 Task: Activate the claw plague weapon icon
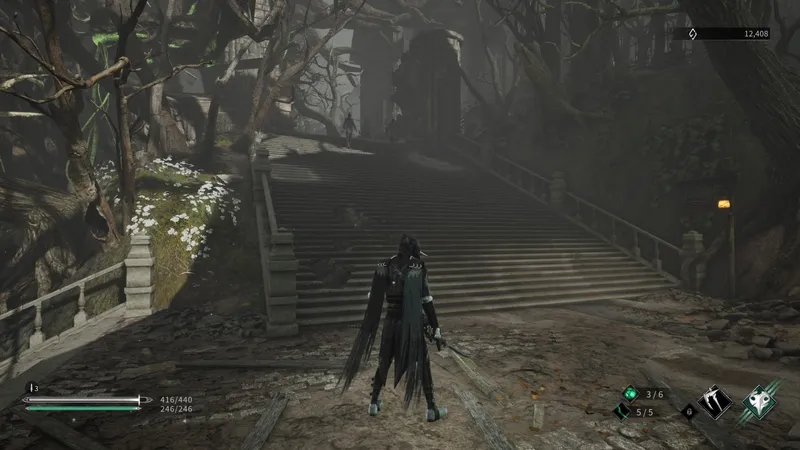point(715,402)
